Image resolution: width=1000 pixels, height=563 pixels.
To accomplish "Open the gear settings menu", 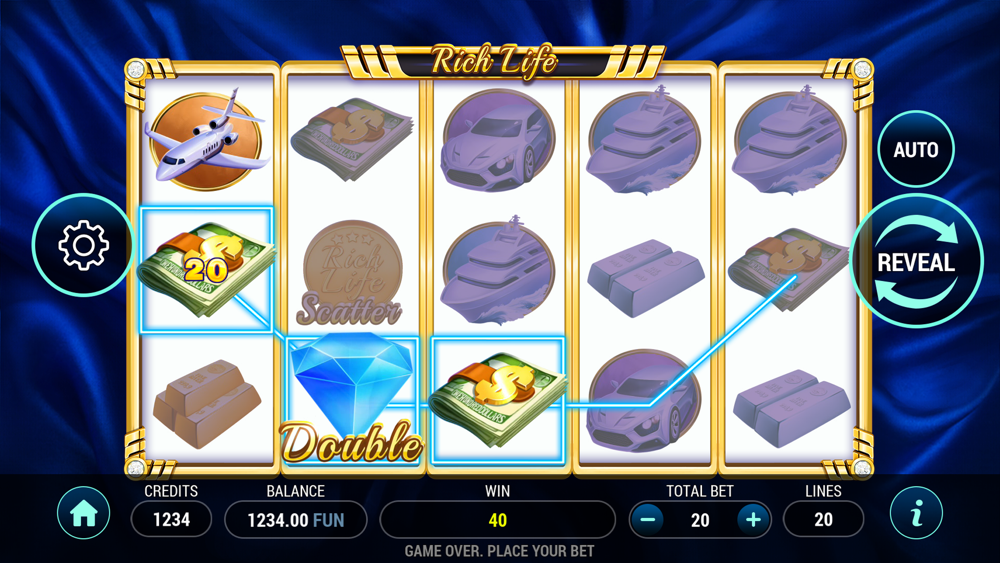I will pos(84,245).
